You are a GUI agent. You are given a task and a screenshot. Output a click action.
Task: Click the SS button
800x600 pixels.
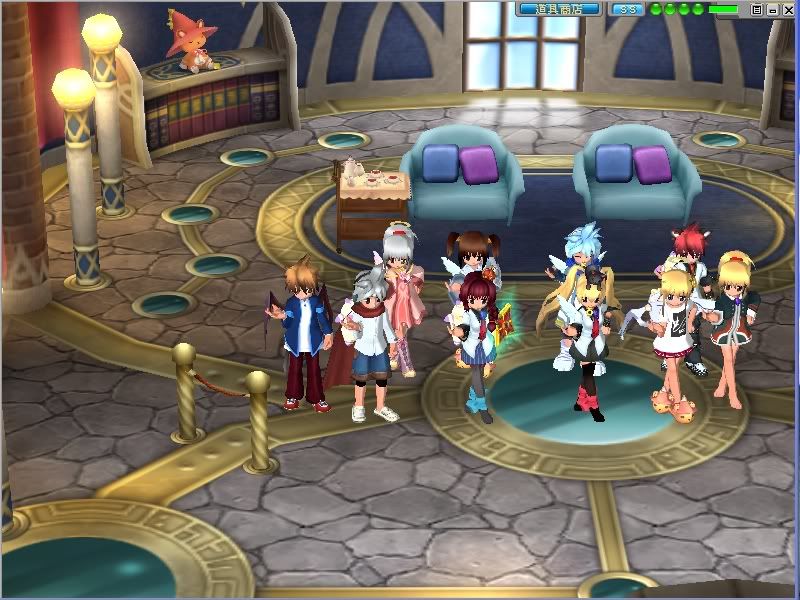pyautogui.click(x=627, y=8)
